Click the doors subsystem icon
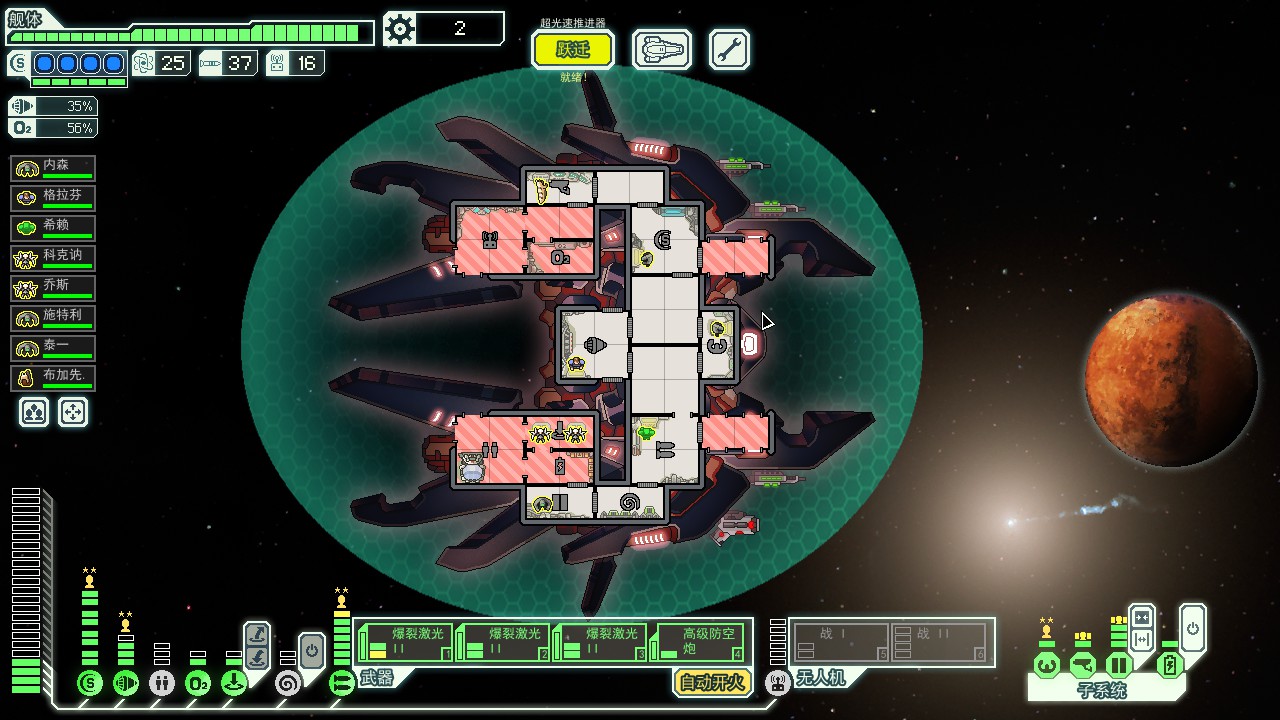 pyautogui.click(x=1119, y=664)
